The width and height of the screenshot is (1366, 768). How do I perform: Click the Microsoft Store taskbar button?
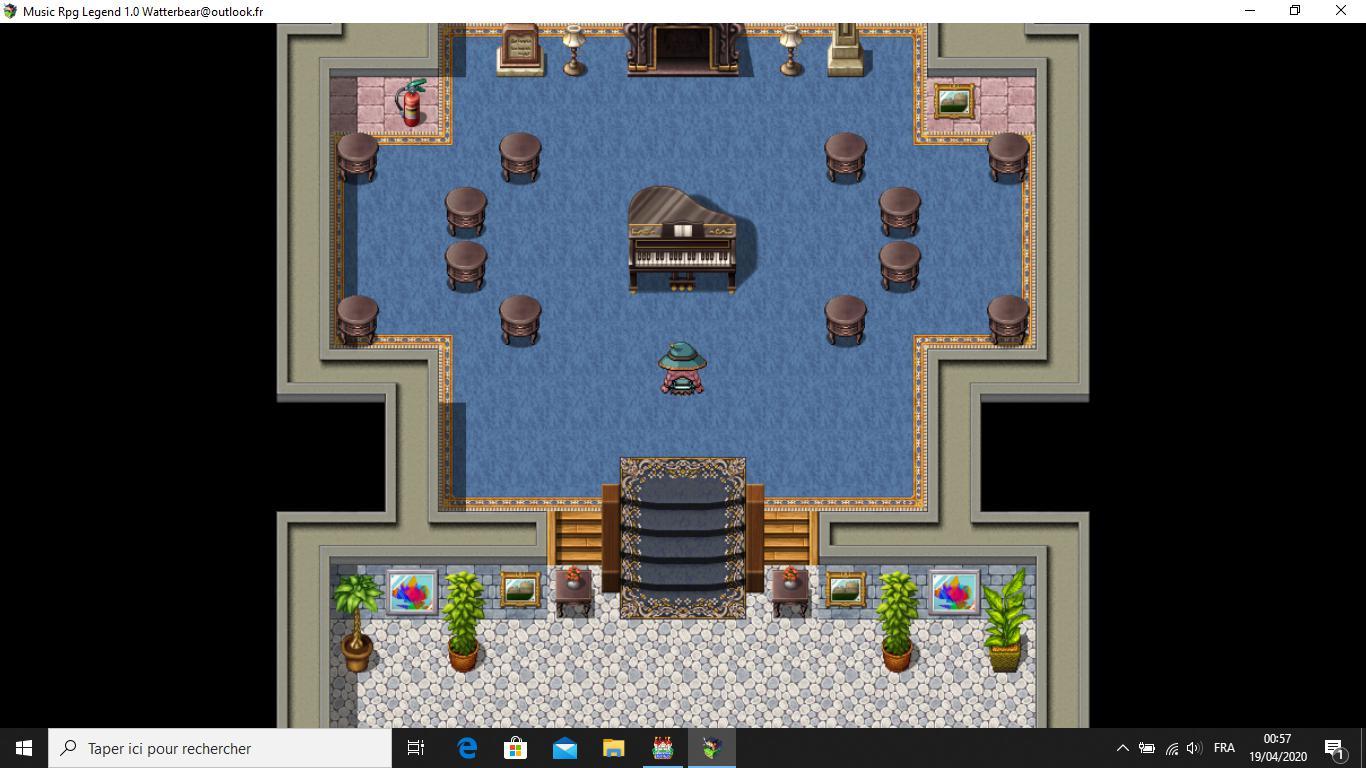515,748
